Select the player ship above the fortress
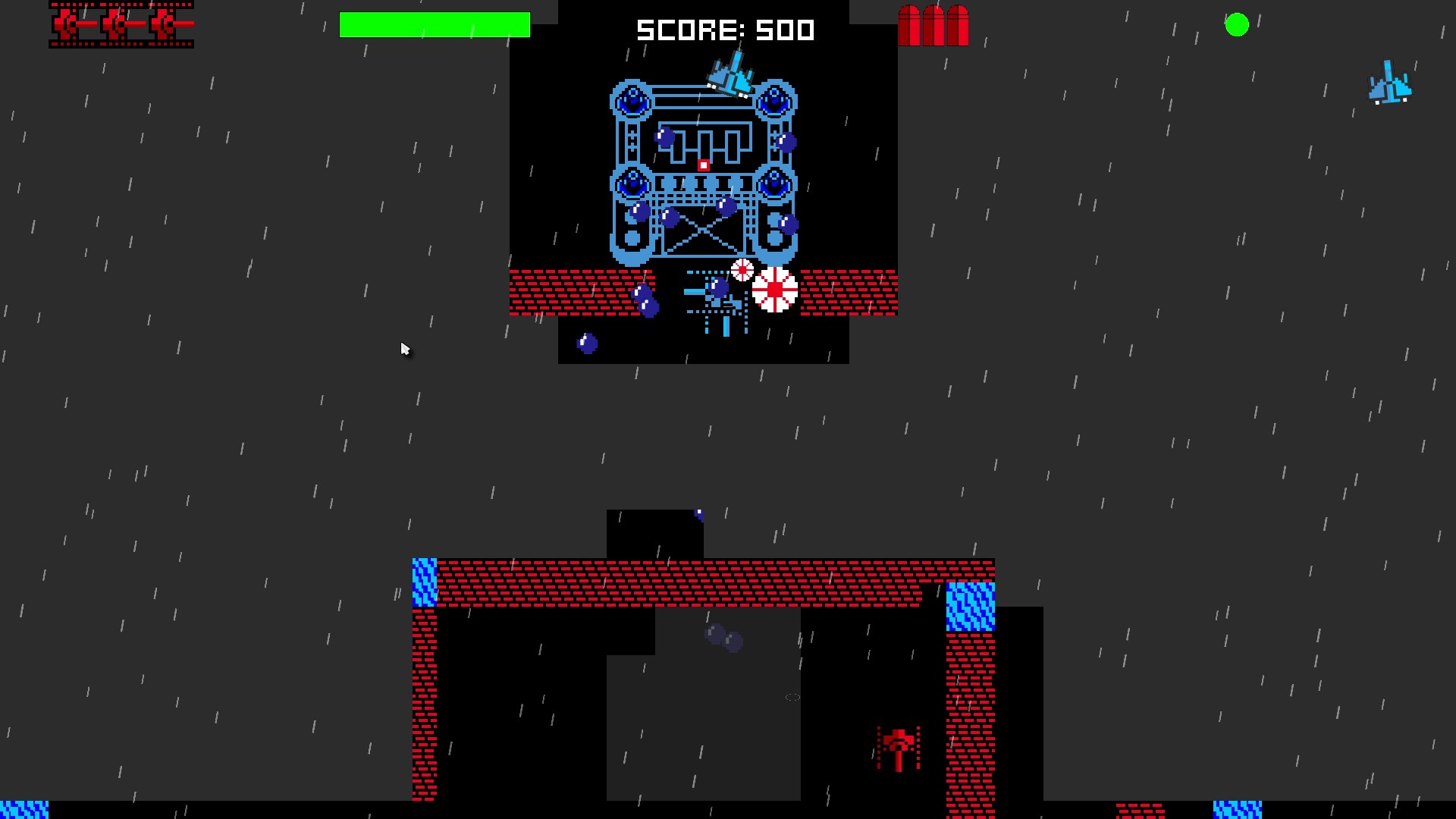Image resolution: width=1456 pixels, height=819 pixels. pos(732,72)
